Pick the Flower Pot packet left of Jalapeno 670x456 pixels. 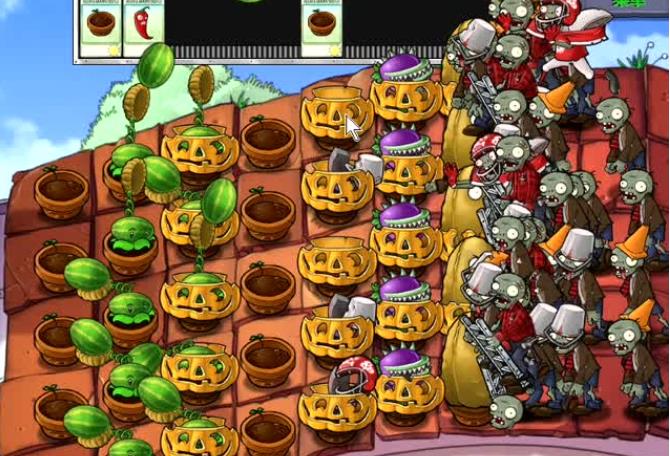pos(99,30)
